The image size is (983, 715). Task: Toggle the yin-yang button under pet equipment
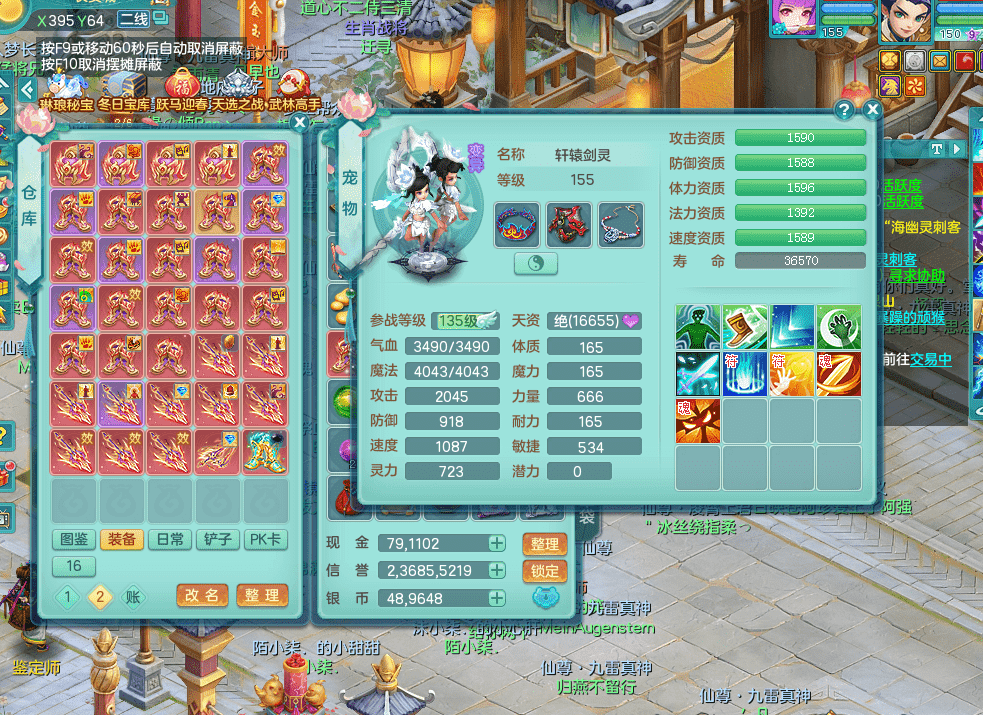pos(536,263)
